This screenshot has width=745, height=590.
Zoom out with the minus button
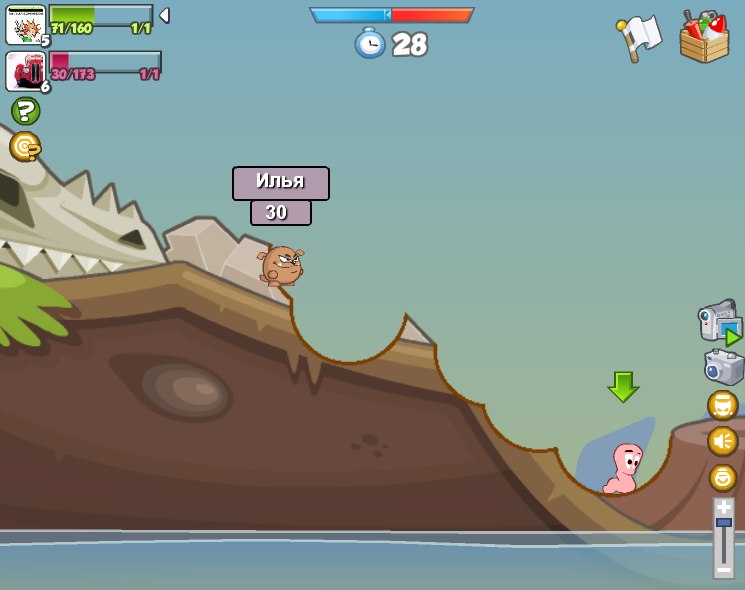(724, 570)
